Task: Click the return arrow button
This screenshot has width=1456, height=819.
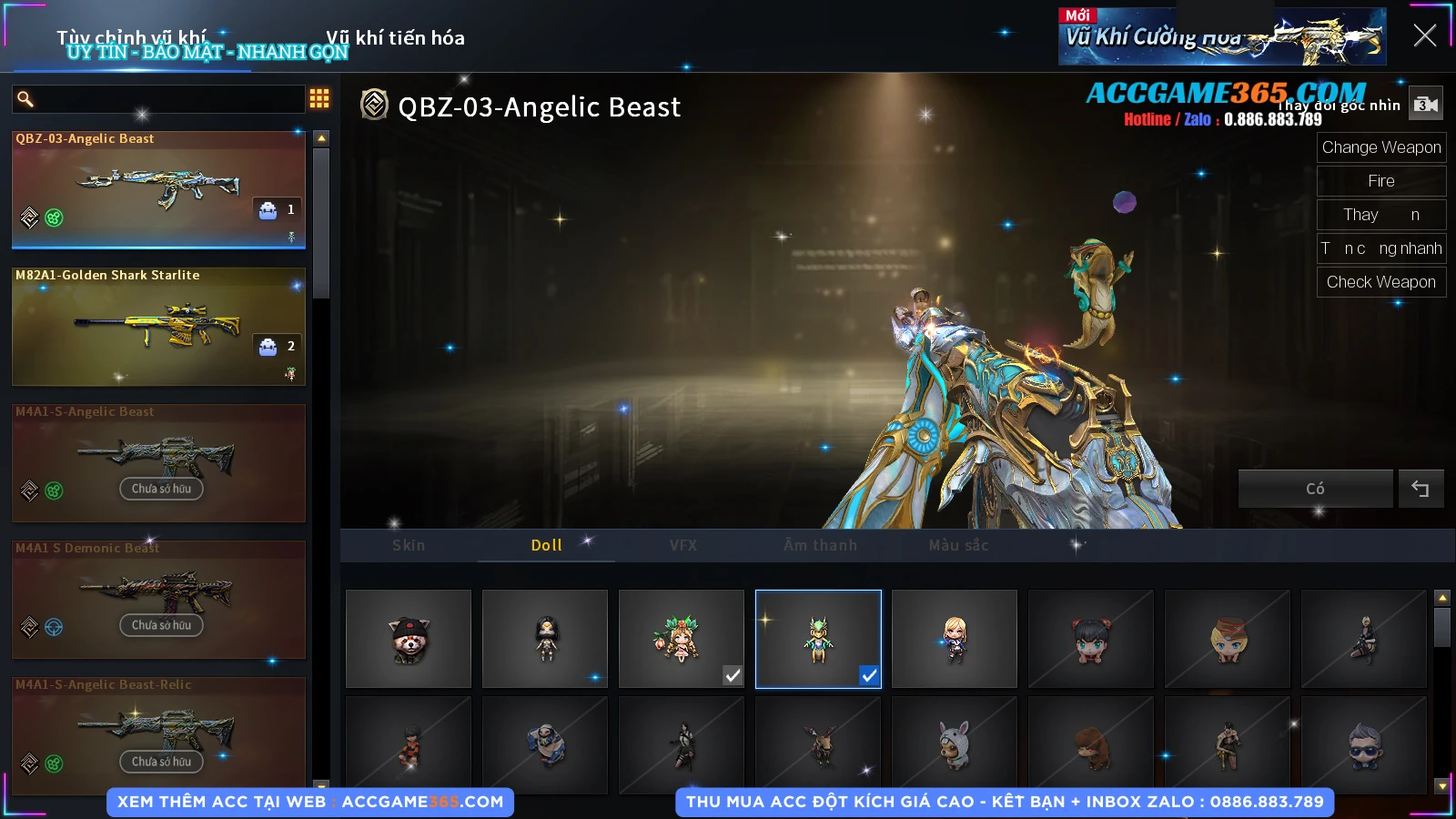Action: pos(1421,489)
